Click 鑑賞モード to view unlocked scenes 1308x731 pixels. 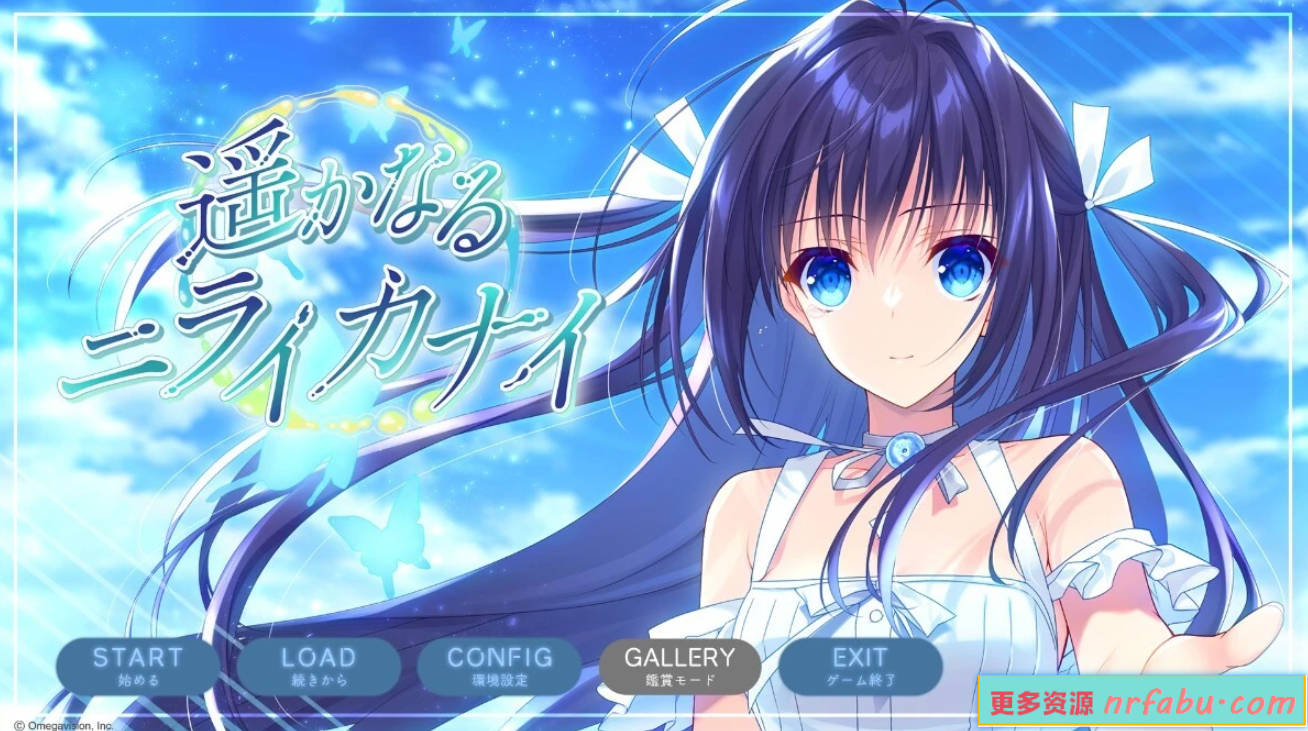coord(682,681)
